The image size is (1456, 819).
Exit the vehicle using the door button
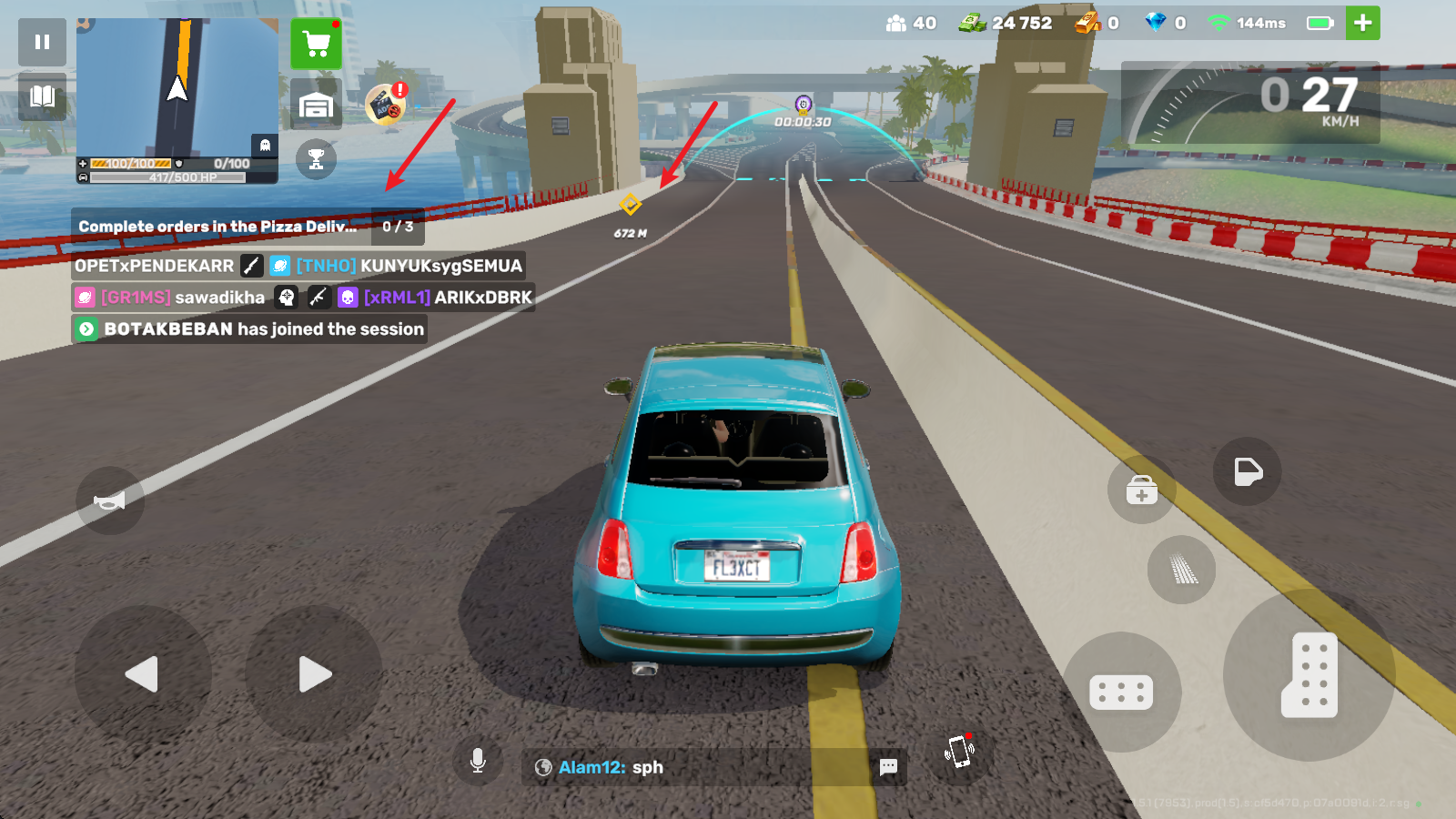pos(1247,471)
